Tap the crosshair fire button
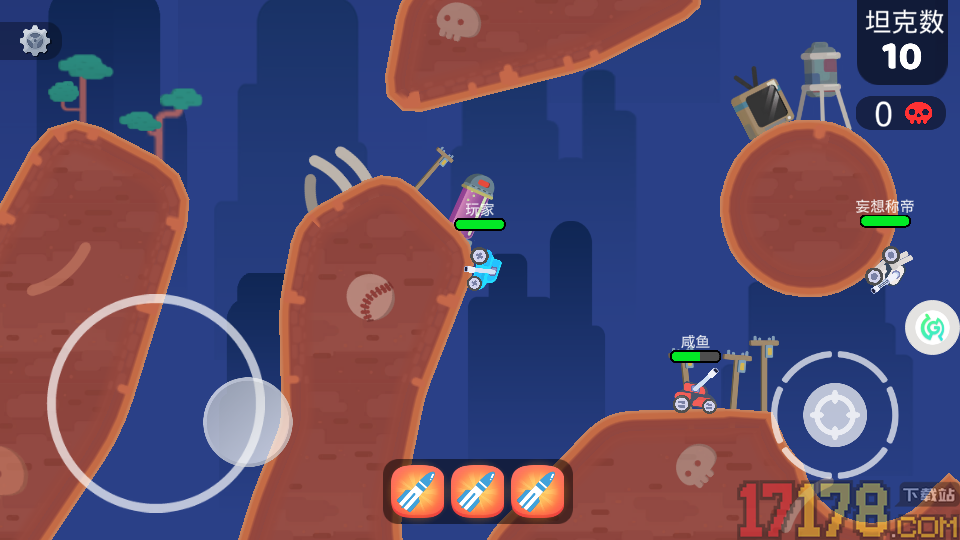The image size is (960, 540). click(834, 414)
